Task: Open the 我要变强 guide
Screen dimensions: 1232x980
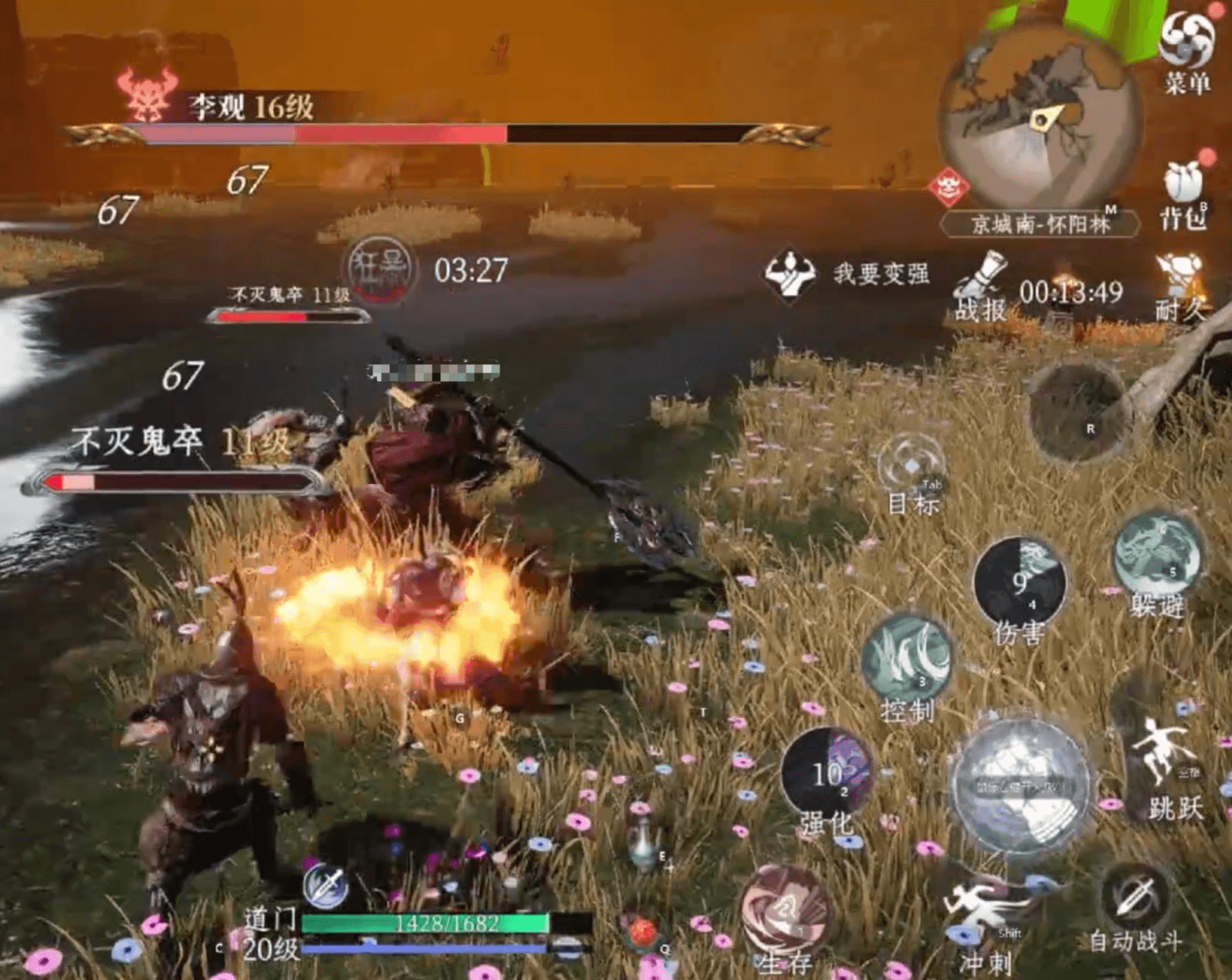Action: point(848,274)
